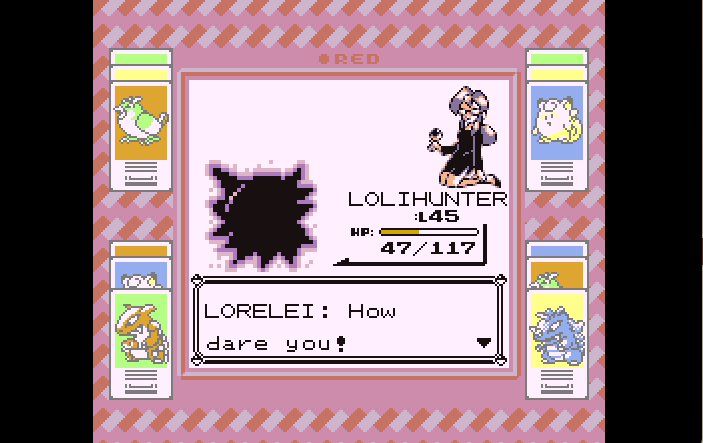Advance Lorelei's dialogue with the down arrow

click(484, 342)
